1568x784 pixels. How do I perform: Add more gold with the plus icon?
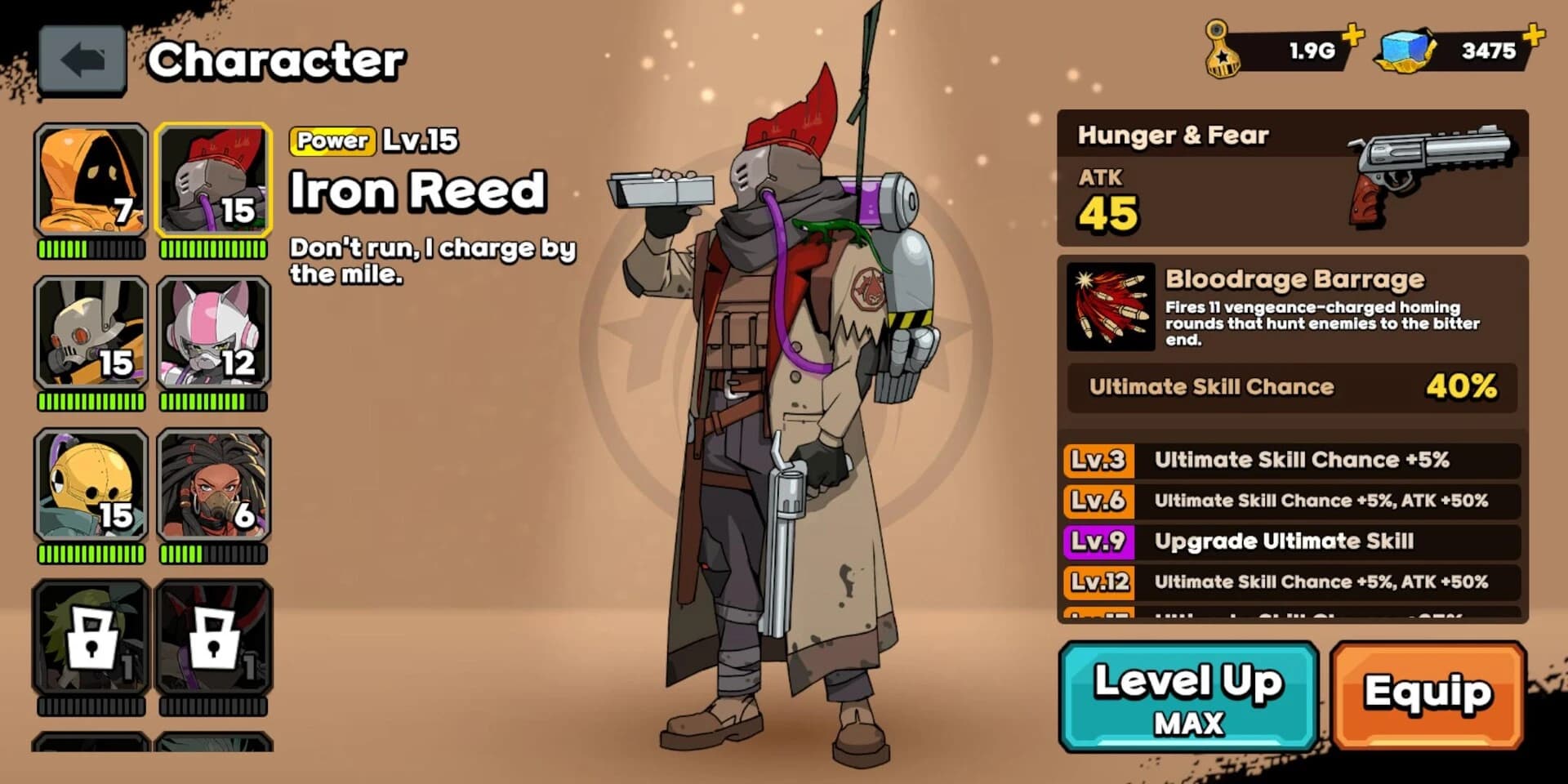(x=1353, y=34)
